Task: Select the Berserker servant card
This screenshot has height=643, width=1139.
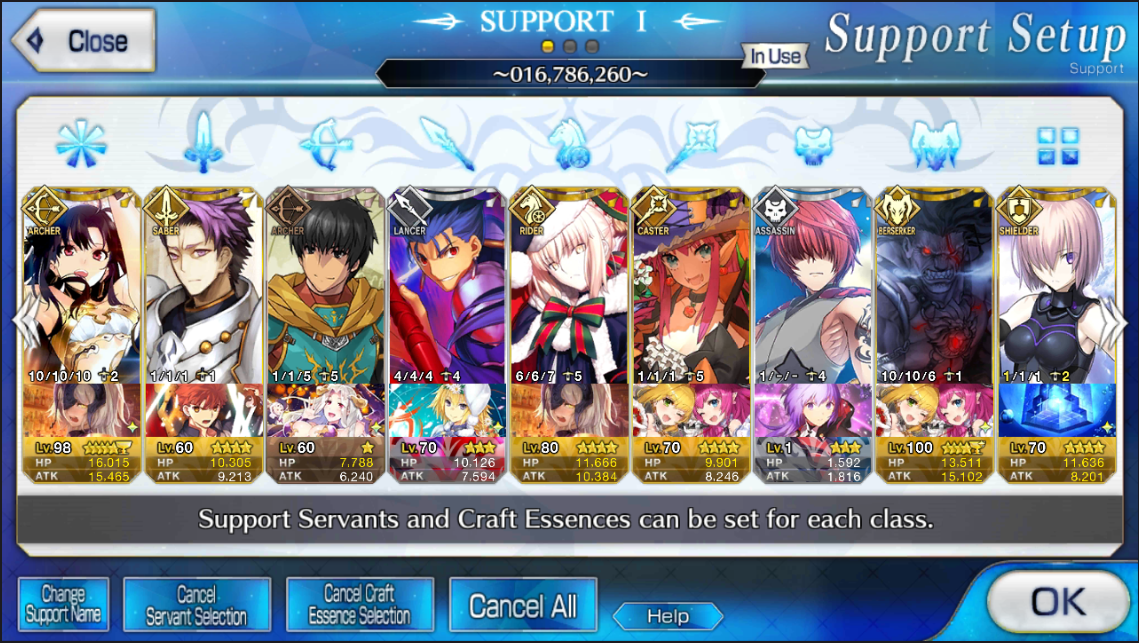Action: coord(936,290)
